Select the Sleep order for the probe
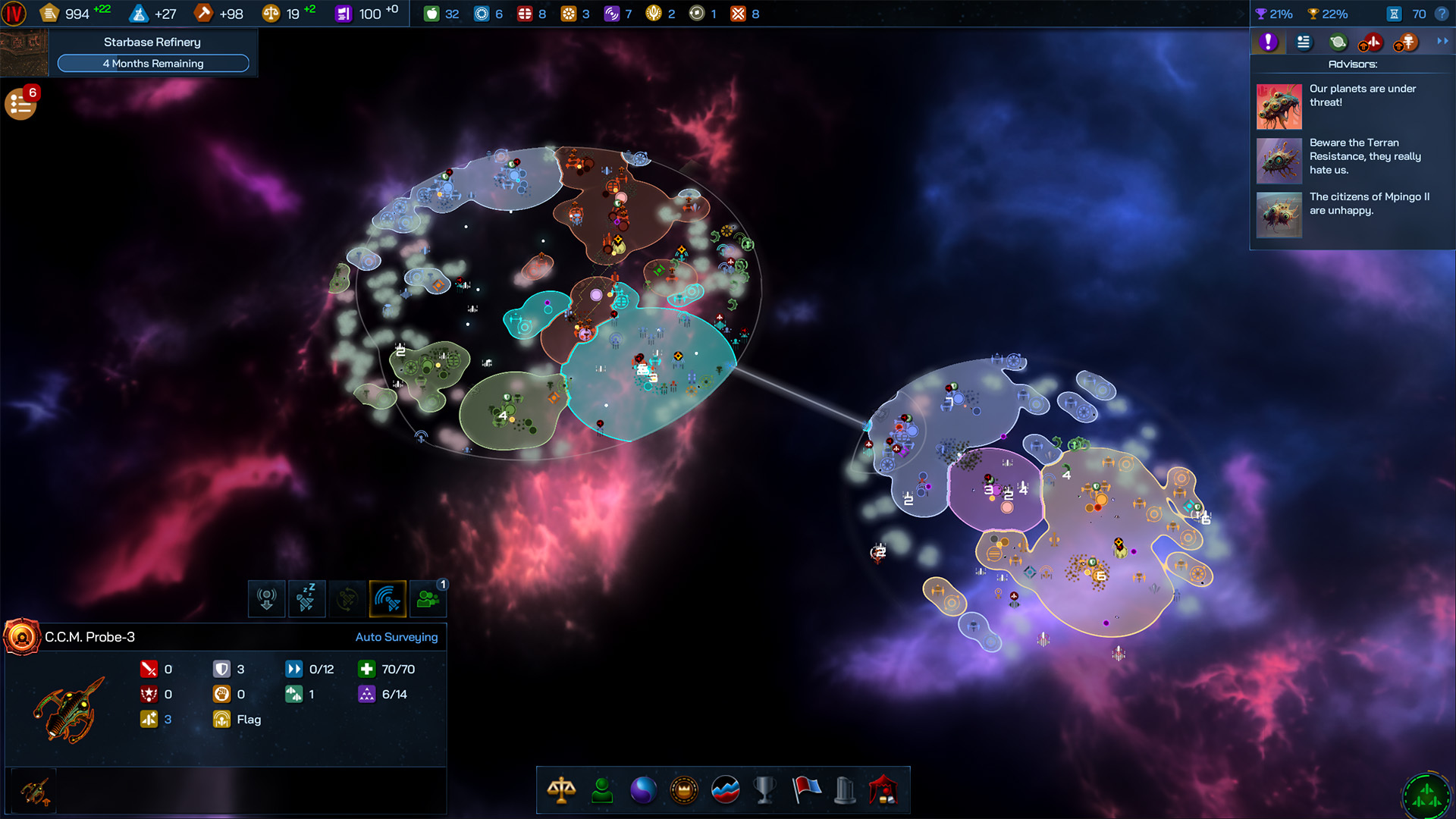1456x819 pixels. (307, 599)
